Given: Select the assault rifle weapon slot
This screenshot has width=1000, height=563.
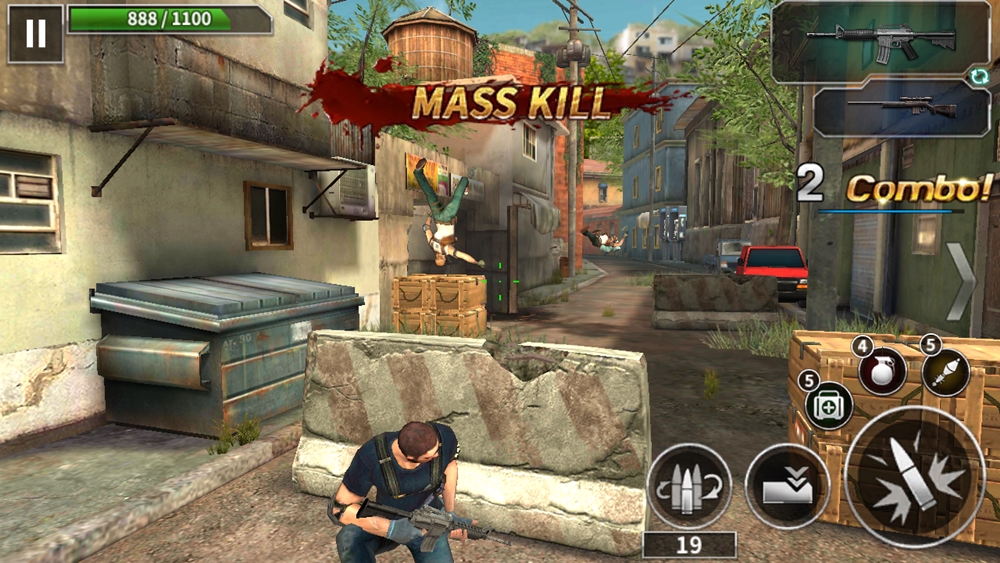Looking at the screenshot, I should tap(880, 40).
